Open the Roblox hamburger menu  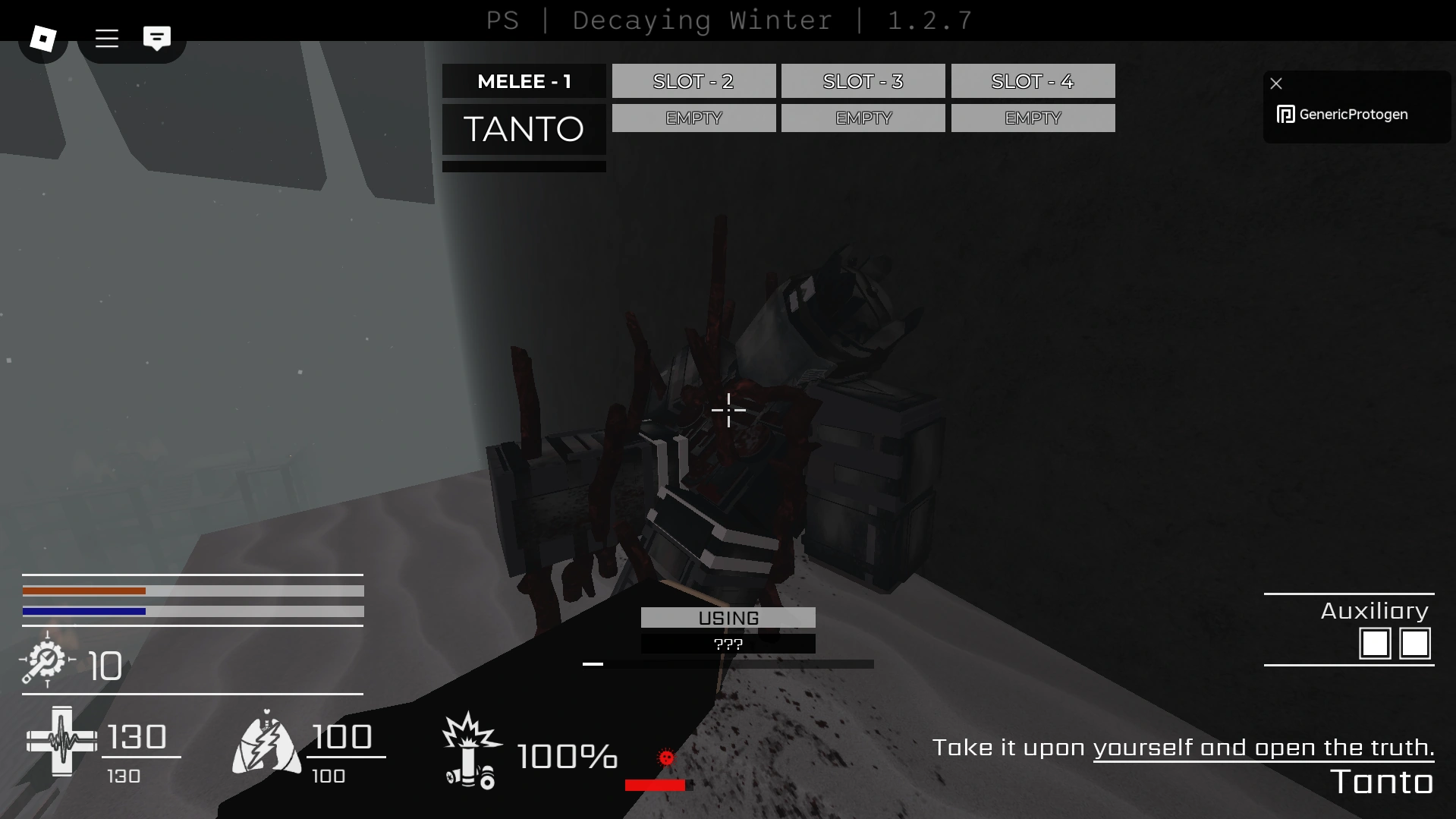coord(106,39)
